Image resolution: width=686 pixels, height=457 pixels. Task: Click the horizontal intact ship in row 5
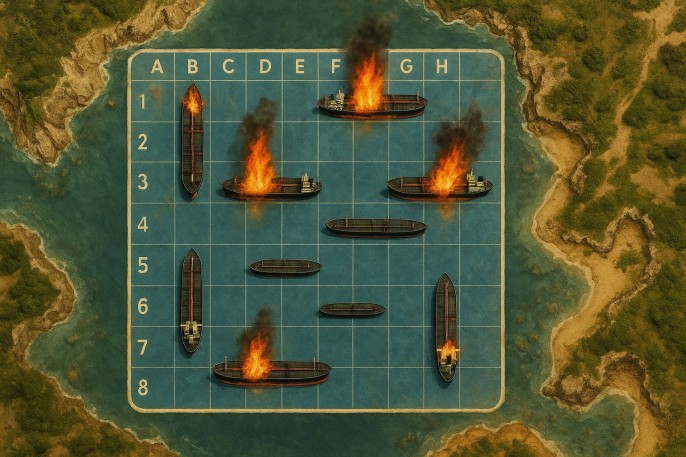click(285, 267)
